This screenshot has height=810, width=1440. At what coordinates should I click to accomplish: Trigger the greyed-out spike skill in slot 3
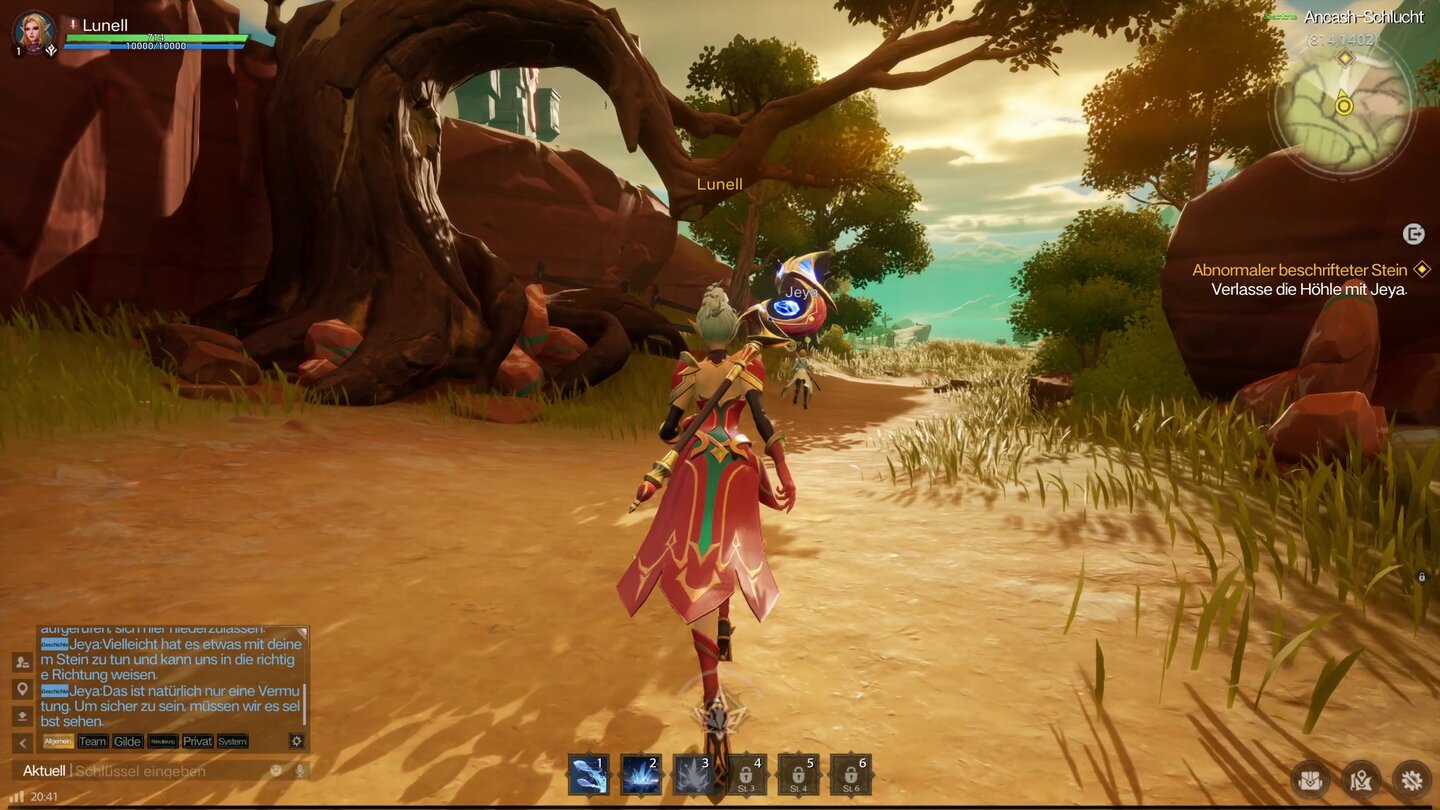click(x=694, y=775)
